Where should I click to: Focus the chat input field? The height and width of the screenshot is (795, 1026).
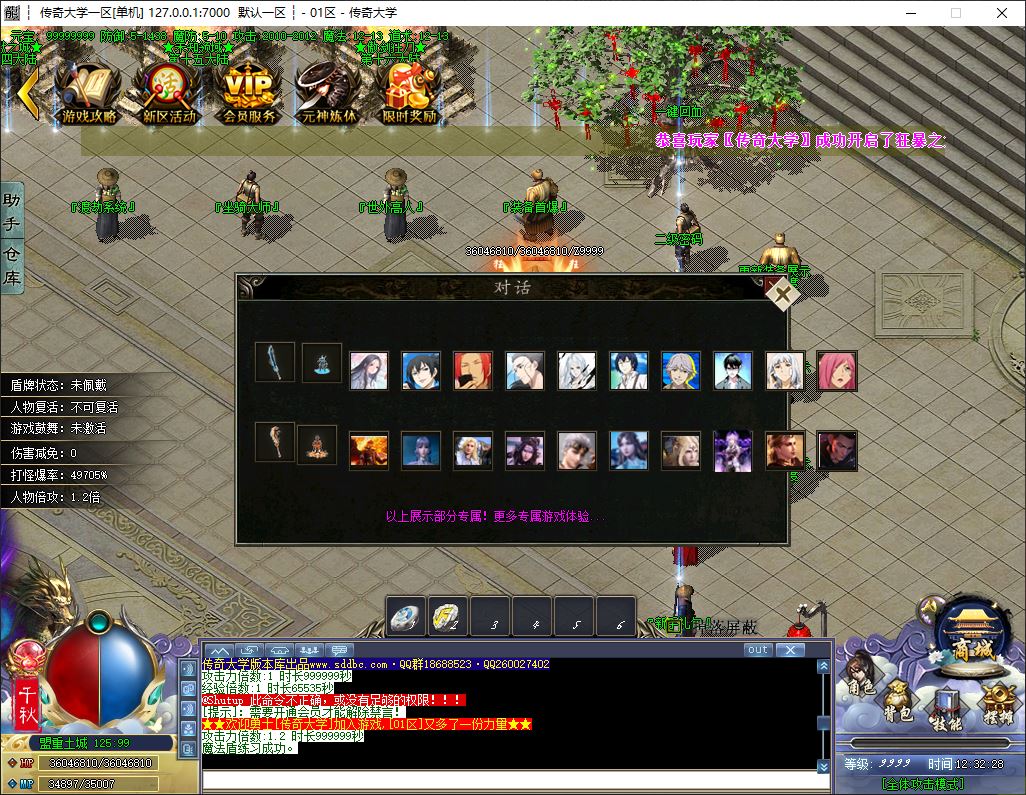(510, 782)
